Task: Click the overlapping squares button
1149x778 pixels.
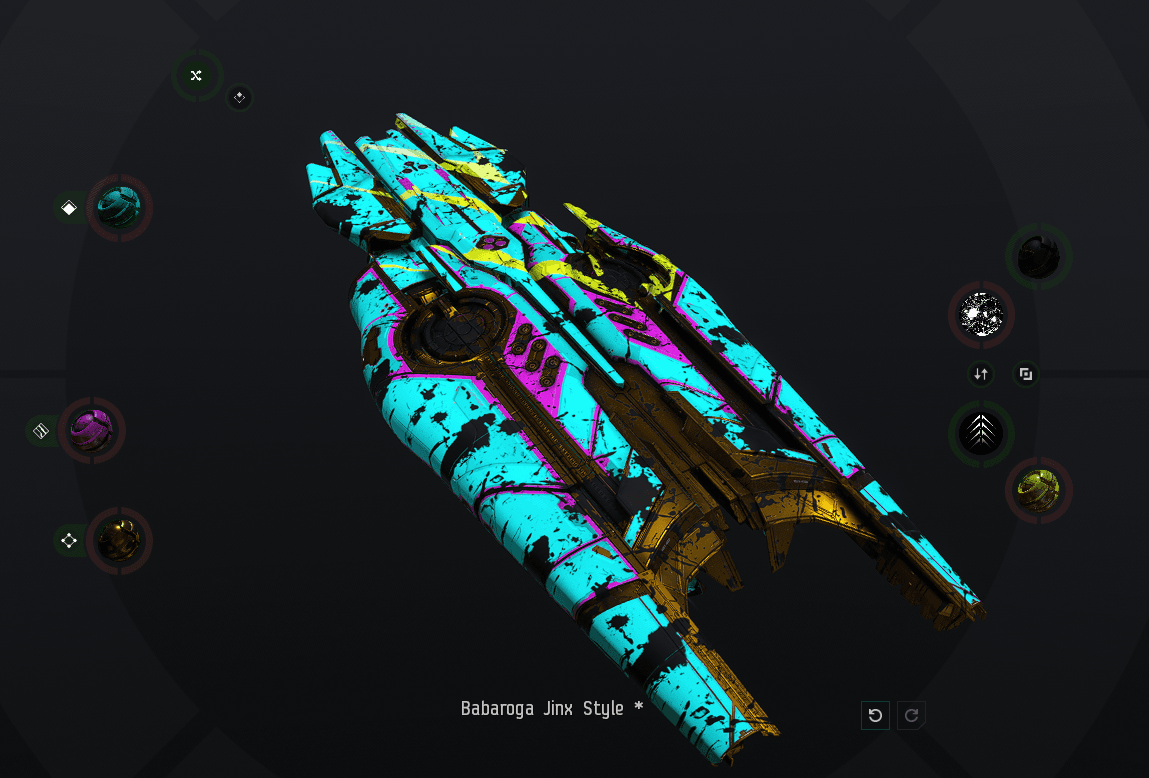Action: [1025, 374]
